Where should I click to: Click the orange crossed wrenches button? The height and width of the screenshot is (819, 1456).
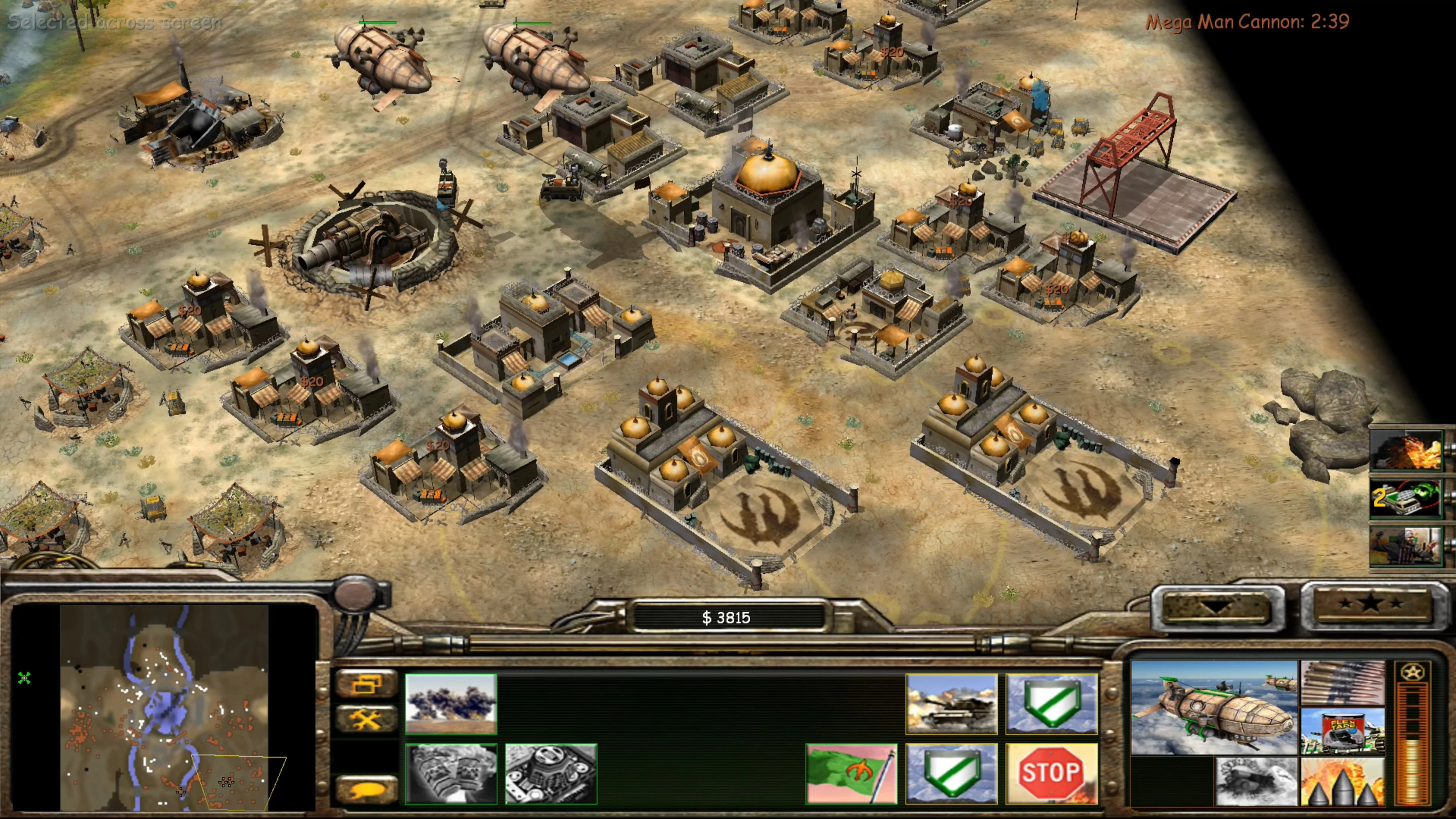tap(367, 720)
